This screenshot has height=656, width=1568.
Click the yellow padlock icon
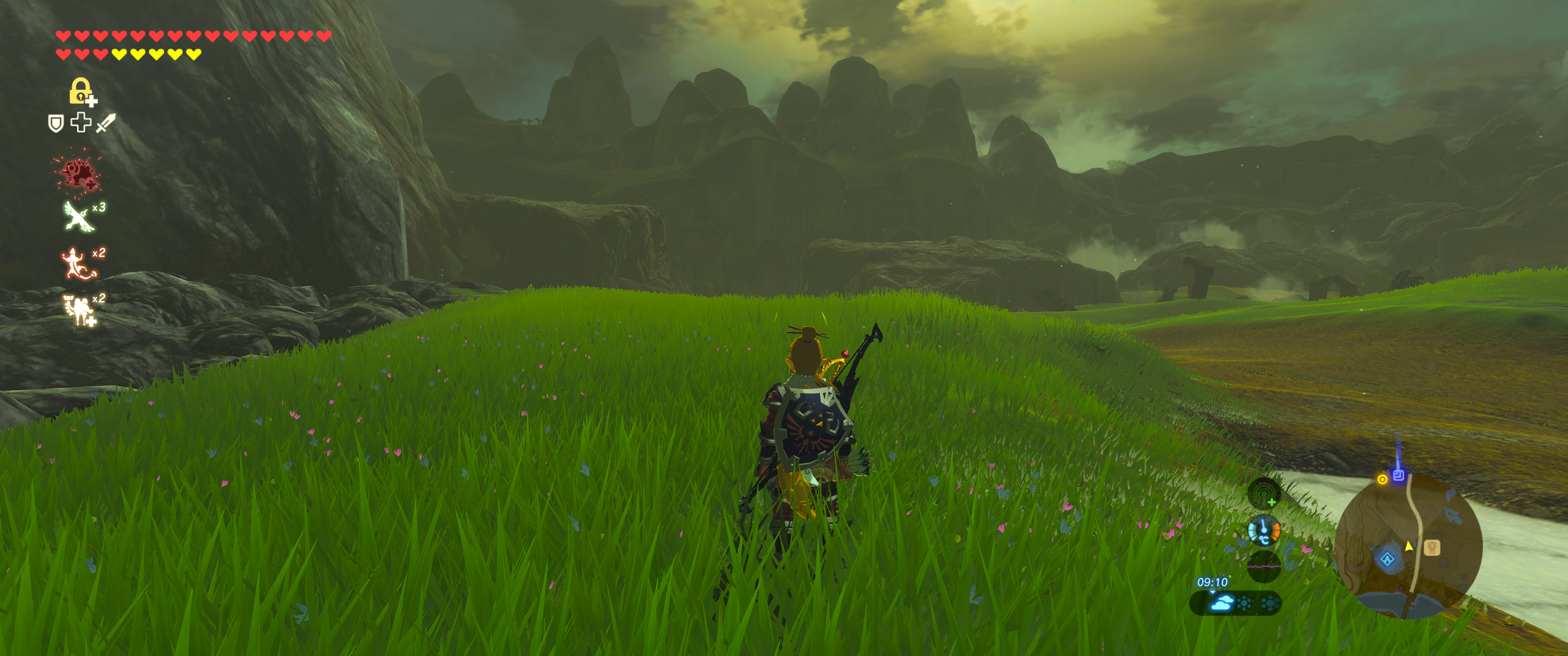pos(81,91)
